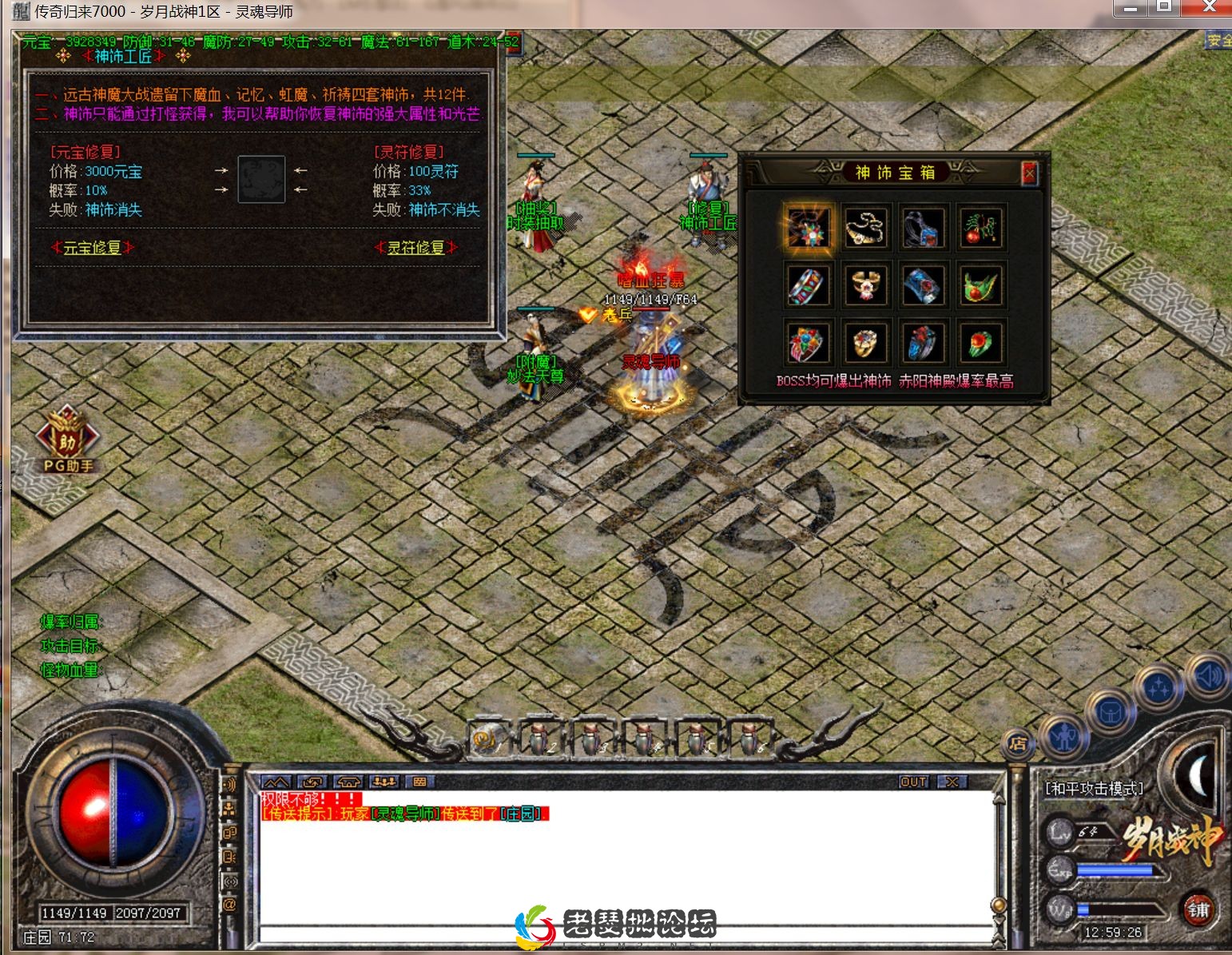Select the glowing starburst pendant slot
1232x955 pixels.
click(x=808, y=229)
